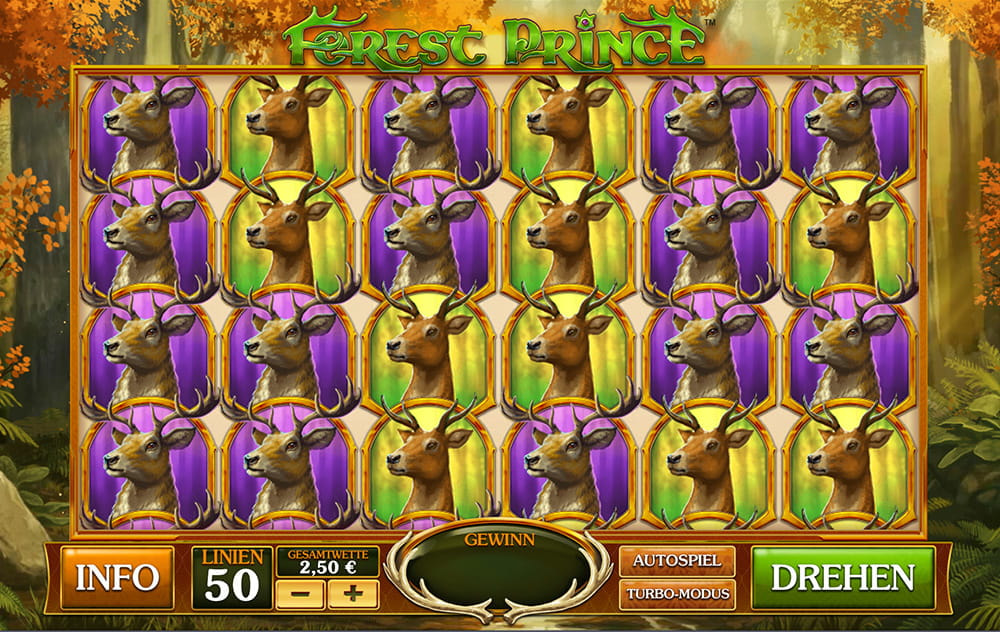Decrease total bet with minus button
The height and width of the screenshot is (632, 1000).
tap(299, 594)
